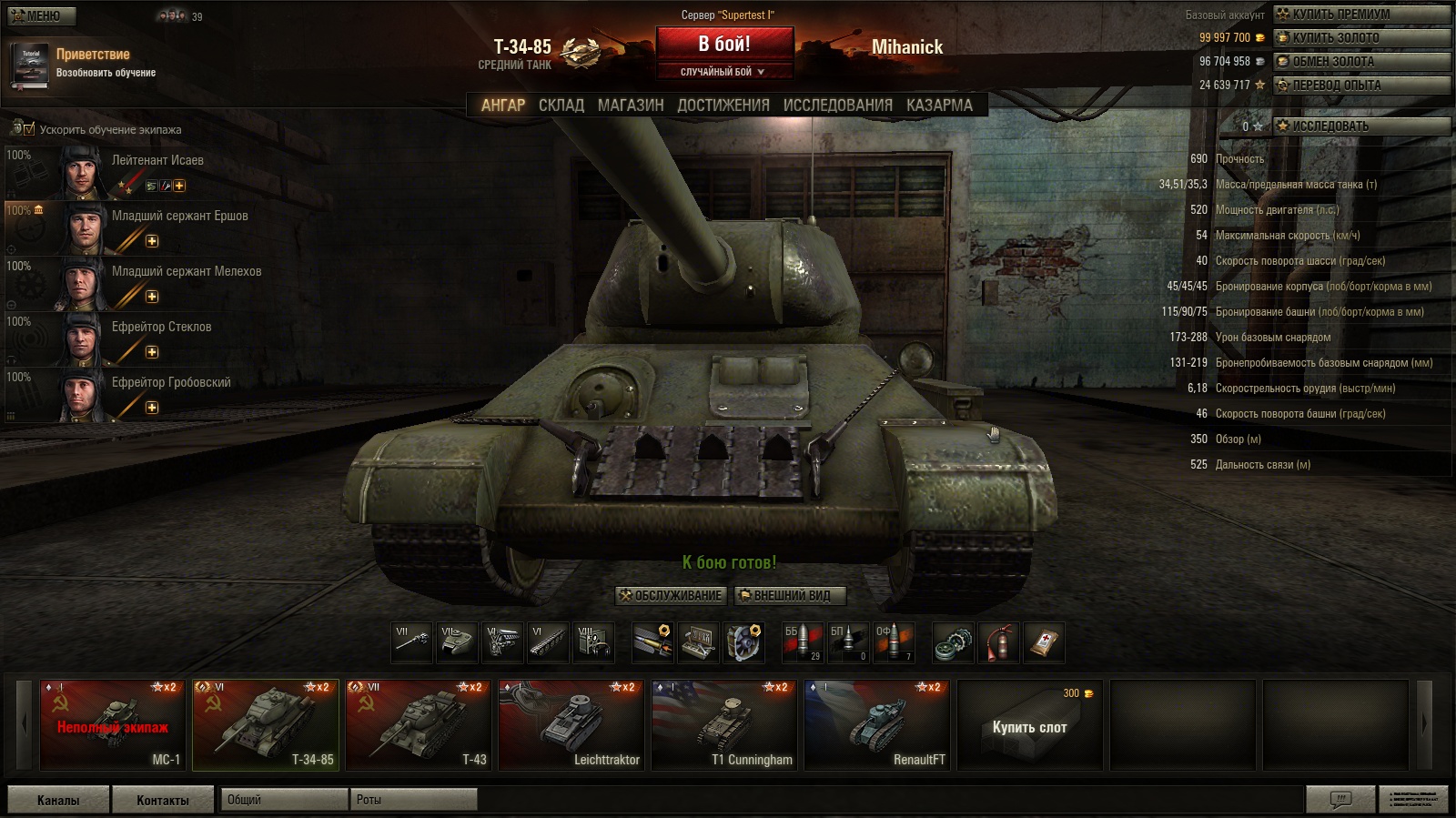Open the 'Контакты' button
Screen dimensions: 1456x818
[163, 800]
